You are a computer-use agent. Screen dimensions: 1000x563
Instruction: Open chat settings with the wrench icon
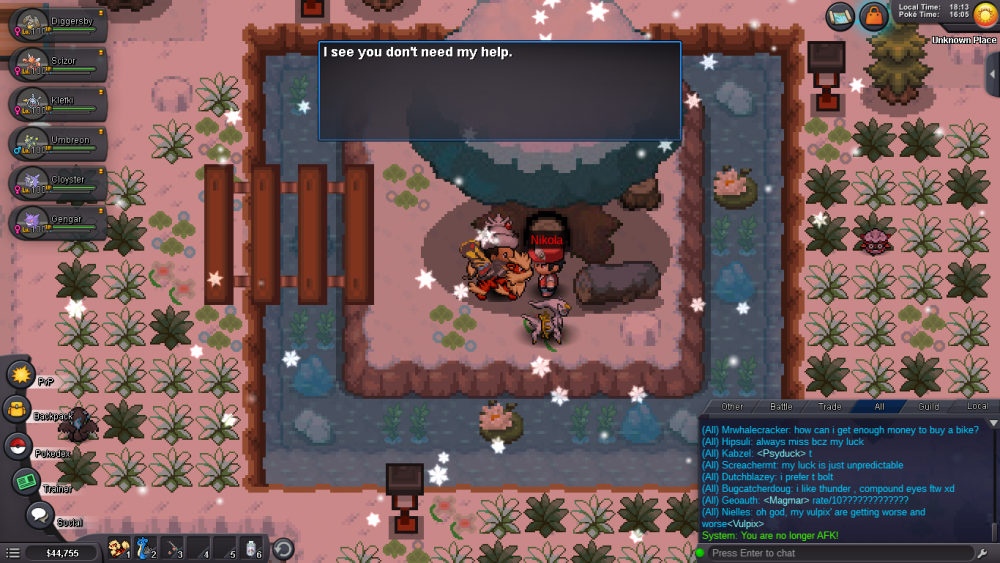985,553
